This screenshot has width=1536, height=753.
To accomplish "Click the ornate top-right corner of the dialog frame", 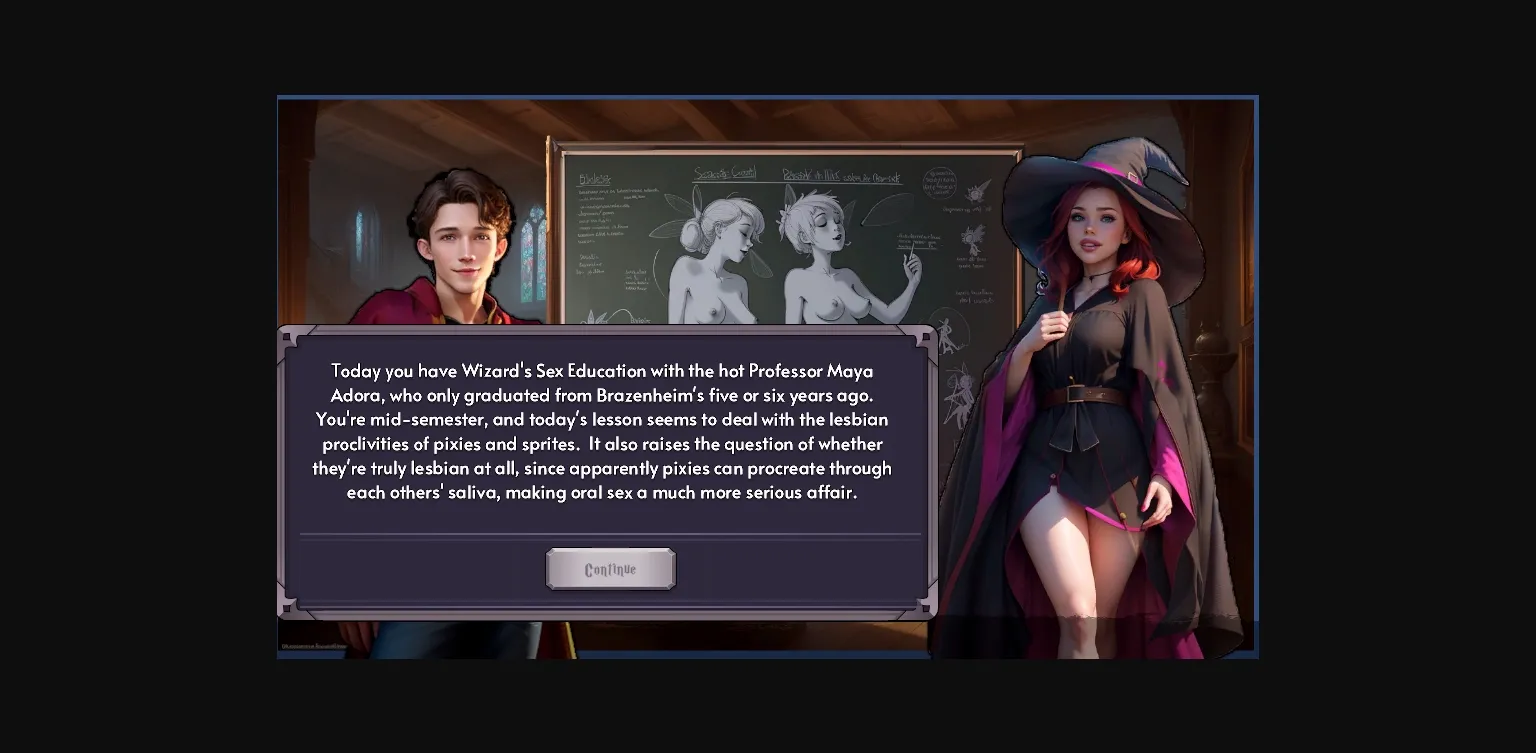I will (x=925, y=338).
